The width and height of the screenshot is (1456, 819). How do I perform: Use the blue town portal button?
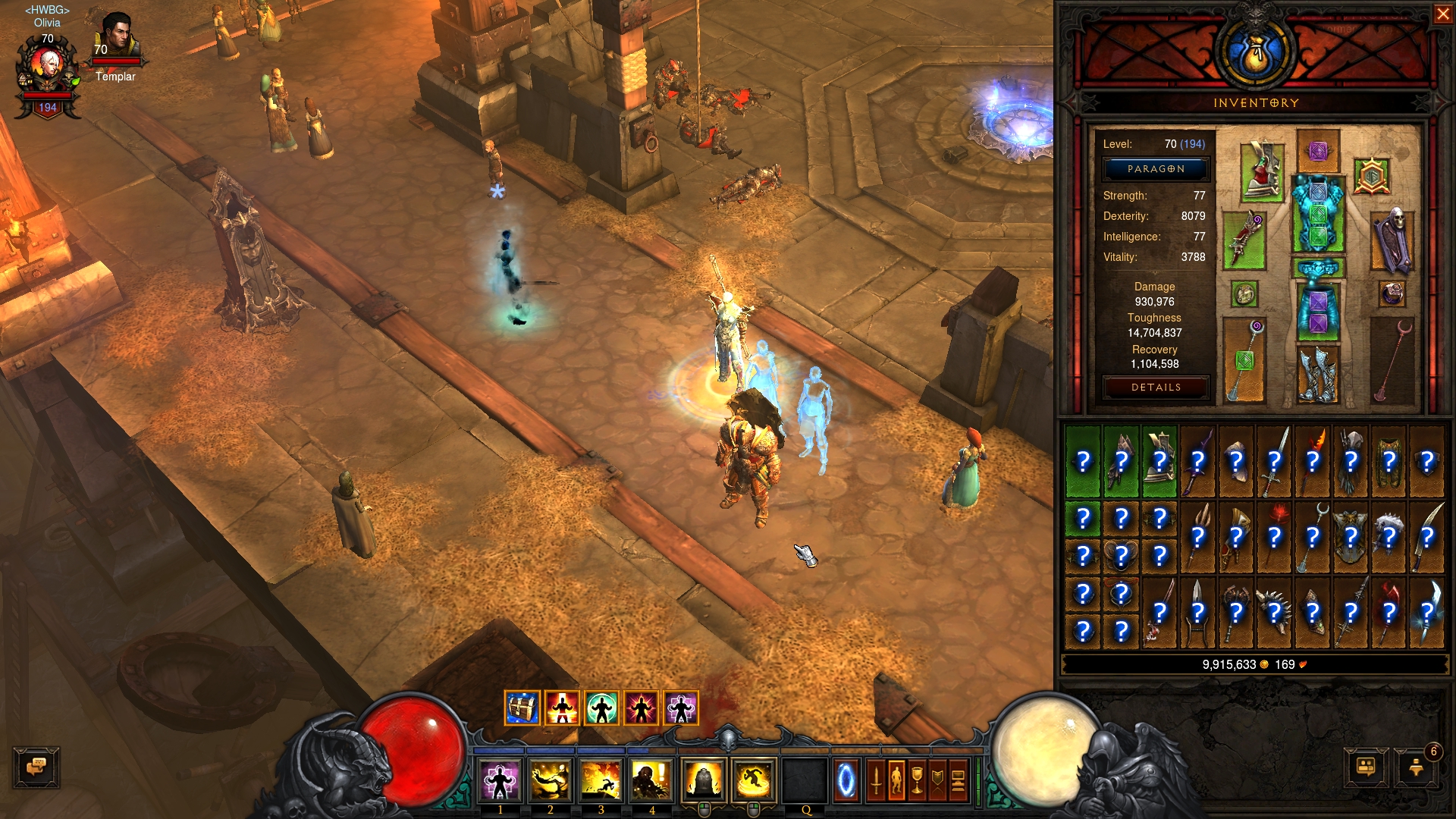(x=846, y=781)
